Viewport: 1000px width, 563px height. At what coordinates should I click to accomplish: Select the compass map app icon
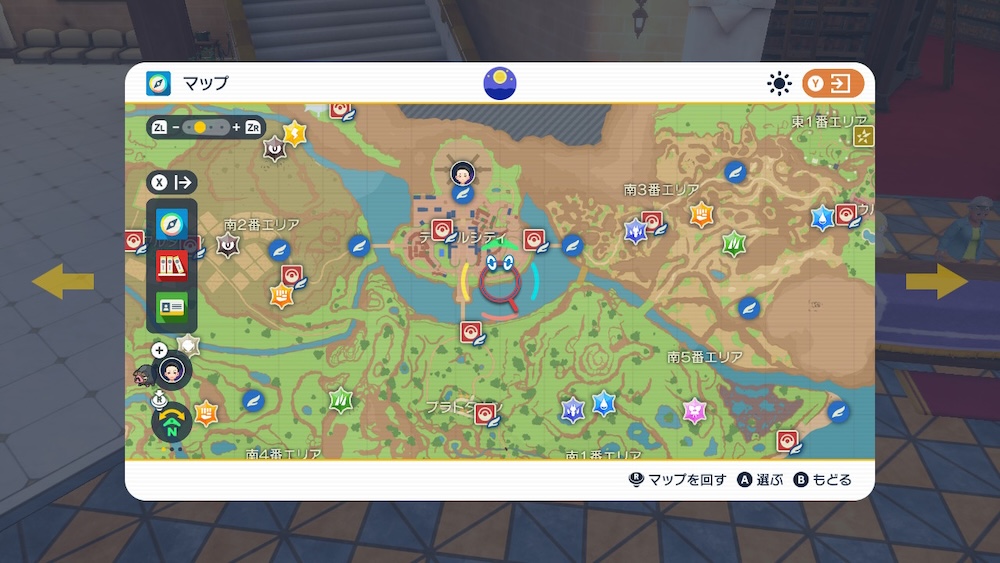click(172, 222)
